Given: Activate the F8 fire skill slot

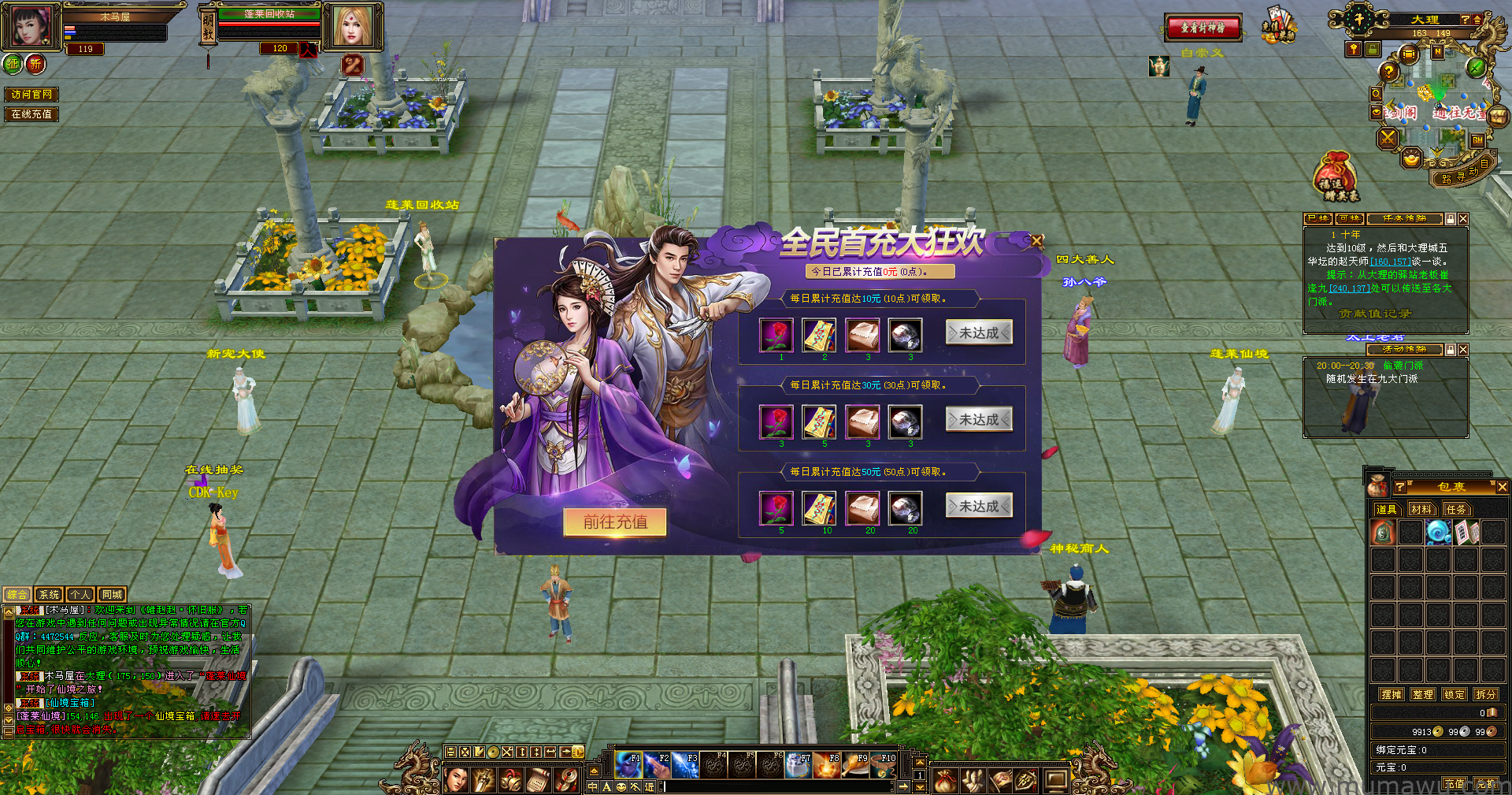Looking at the screenshot, I should point(826,765).
